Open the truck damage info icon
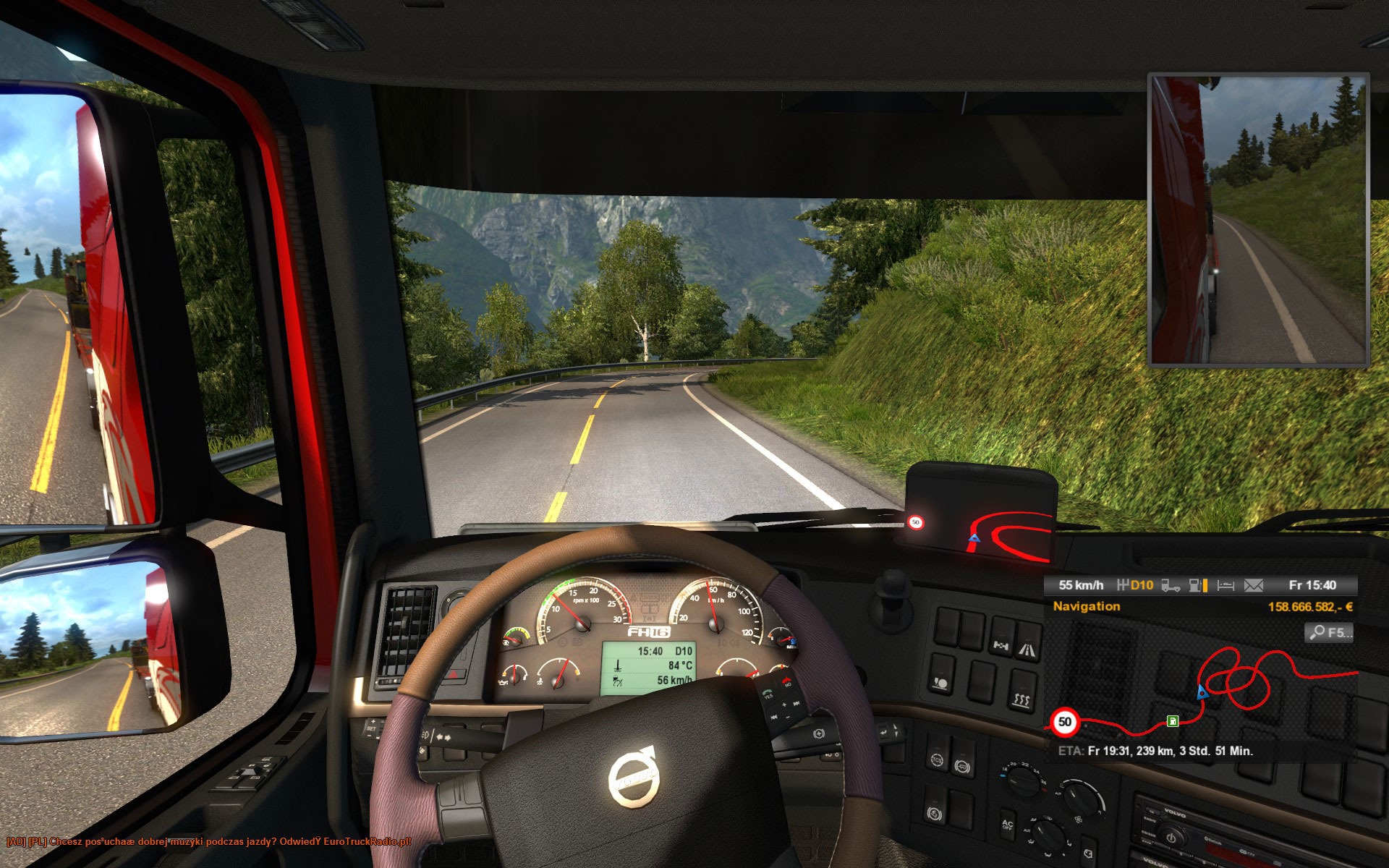The height and width of the screenshot is (868, 1389). click(1171, 585)
